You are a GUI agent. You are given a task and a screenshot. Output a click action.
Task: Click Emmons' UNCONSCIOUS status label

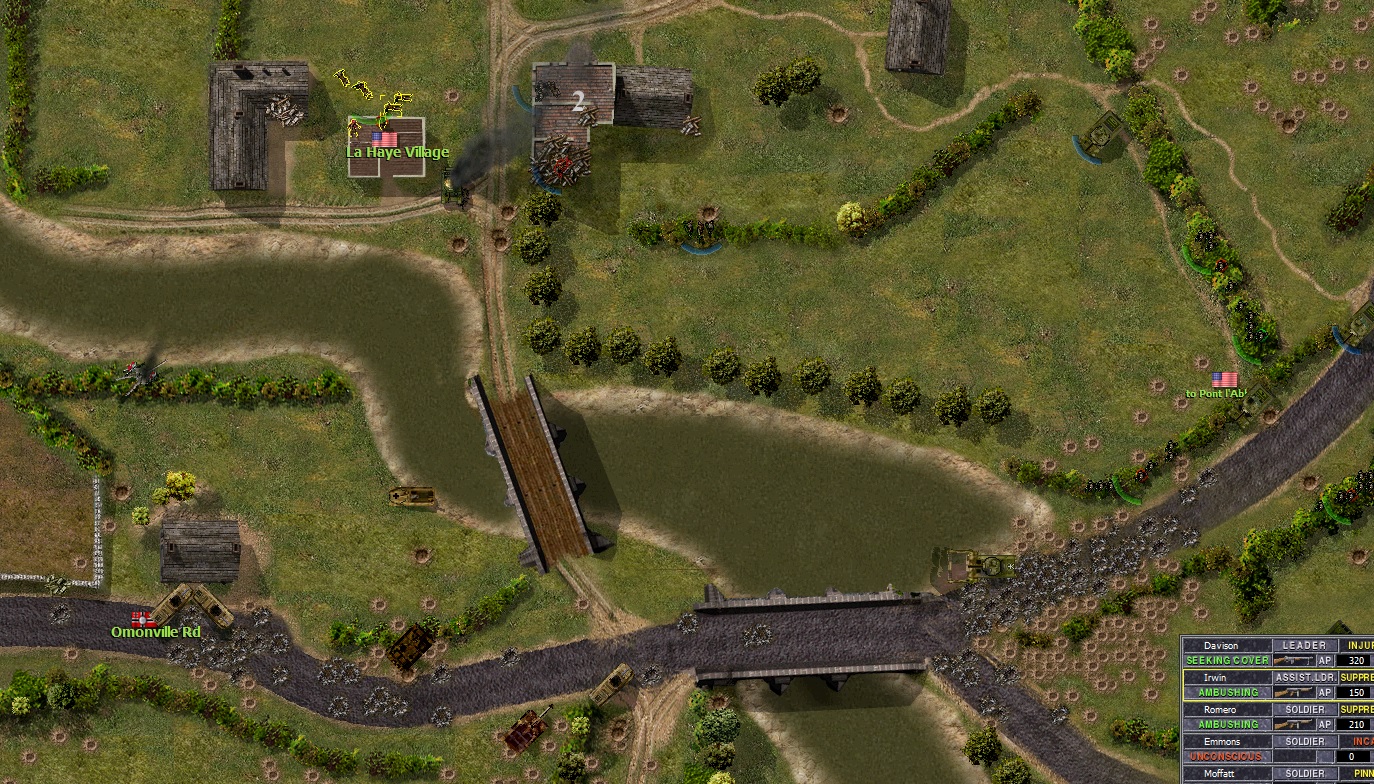(1225, 755)
